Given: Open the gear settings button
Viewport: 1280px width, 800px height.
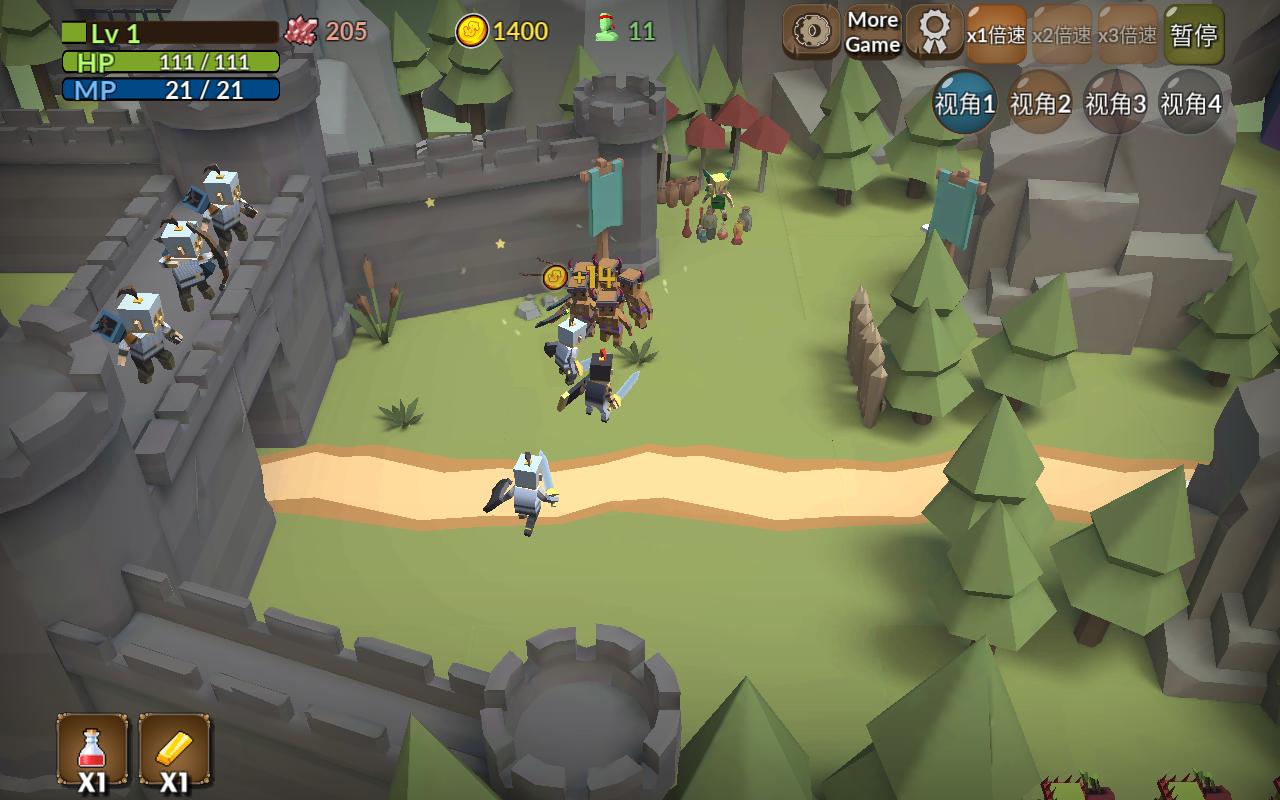Looking at the screenshot, I should [x=811, y=33].
